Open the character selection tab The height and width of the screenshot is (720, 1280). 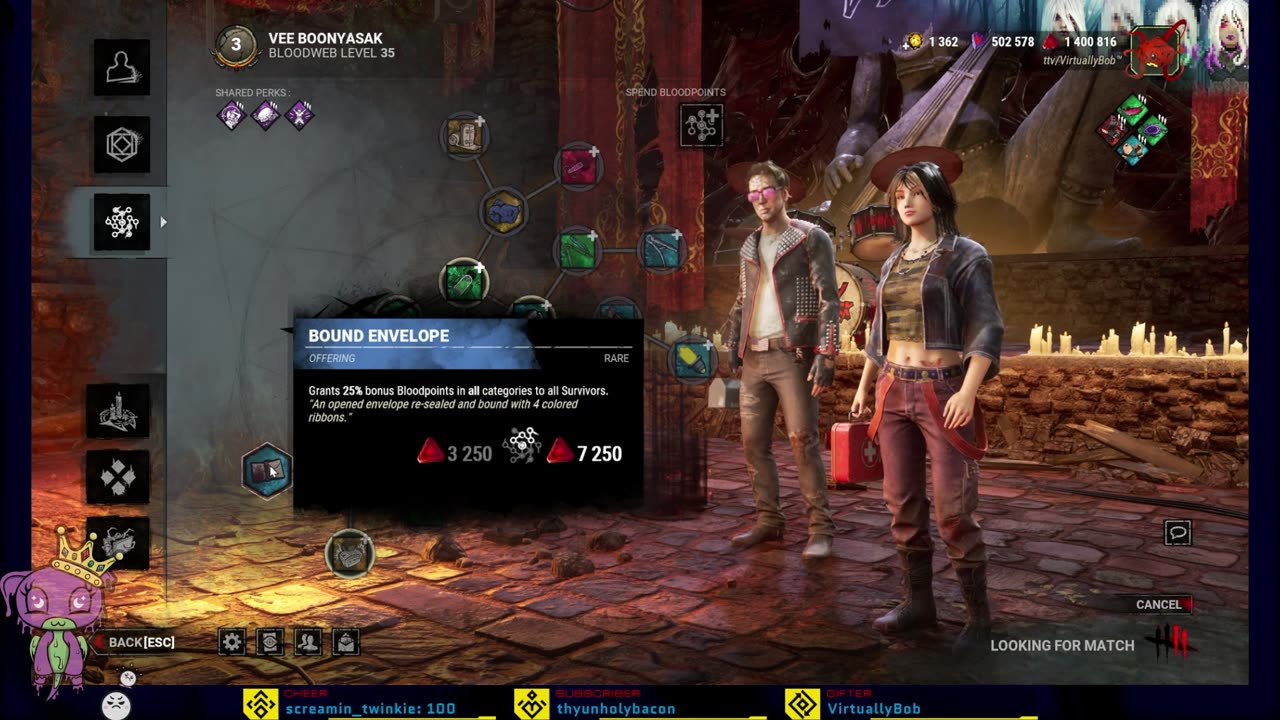(122, 68)
